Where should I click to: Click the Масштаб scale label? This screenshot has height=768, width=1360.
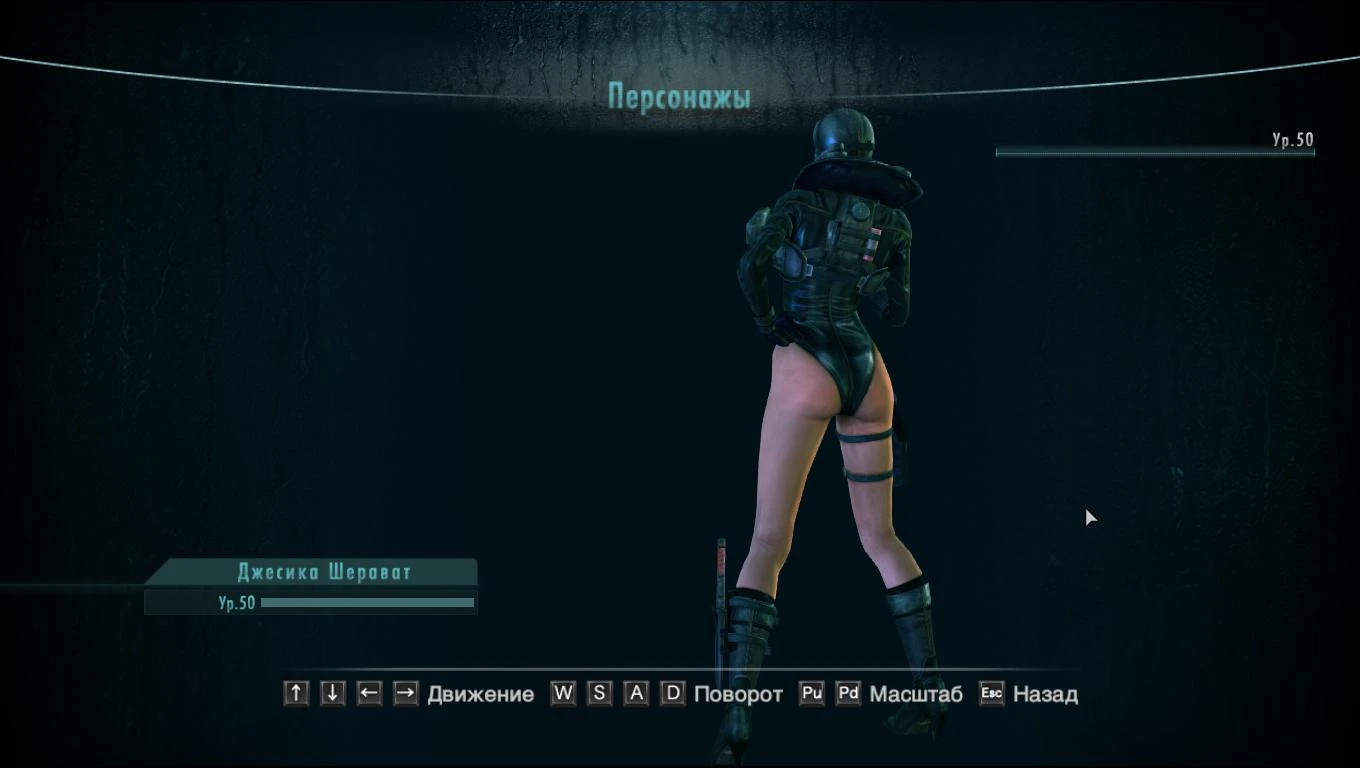tap(917, 693)
